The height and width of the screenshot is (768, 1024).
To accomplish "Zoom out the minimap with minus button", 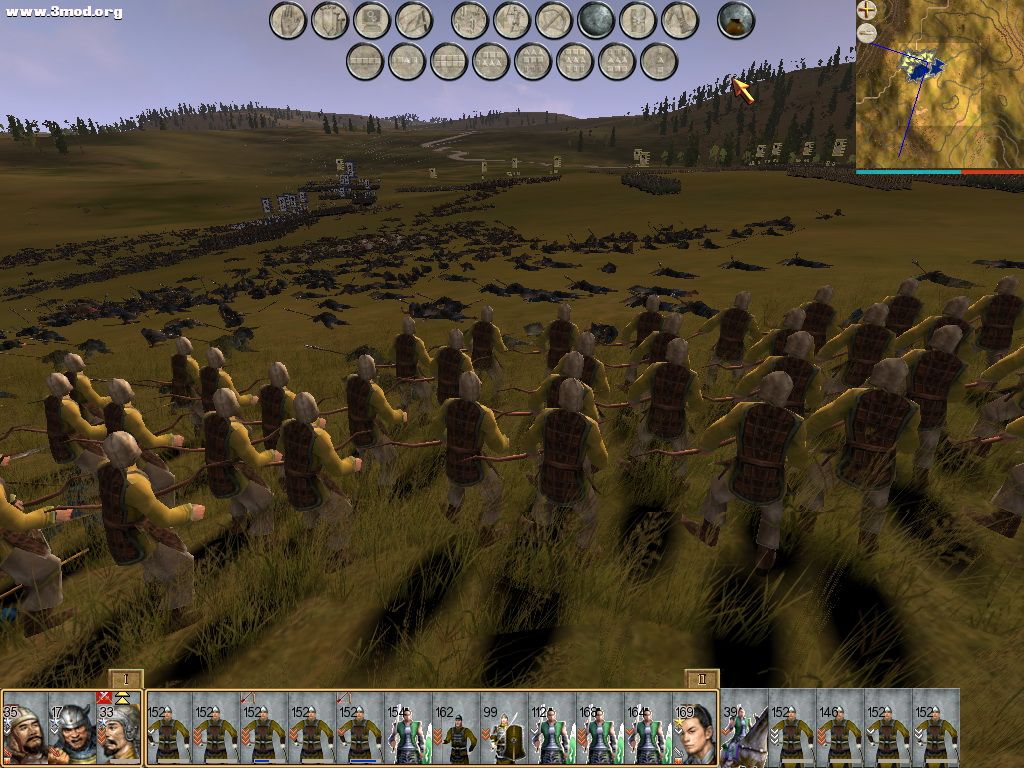I will 867,33.
